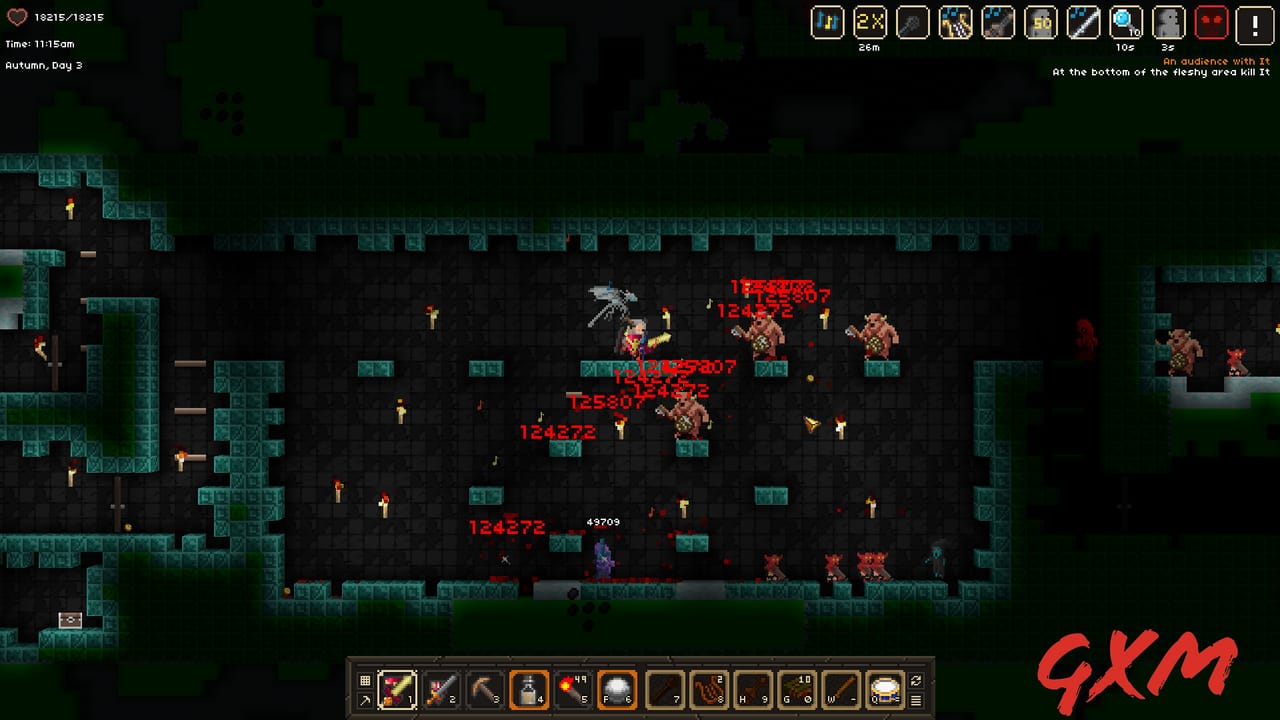Click the tombstone buff icon showing 50
Viewport: 1280px width, 720px height.
pyautogui.click(x=1040, y=23)
